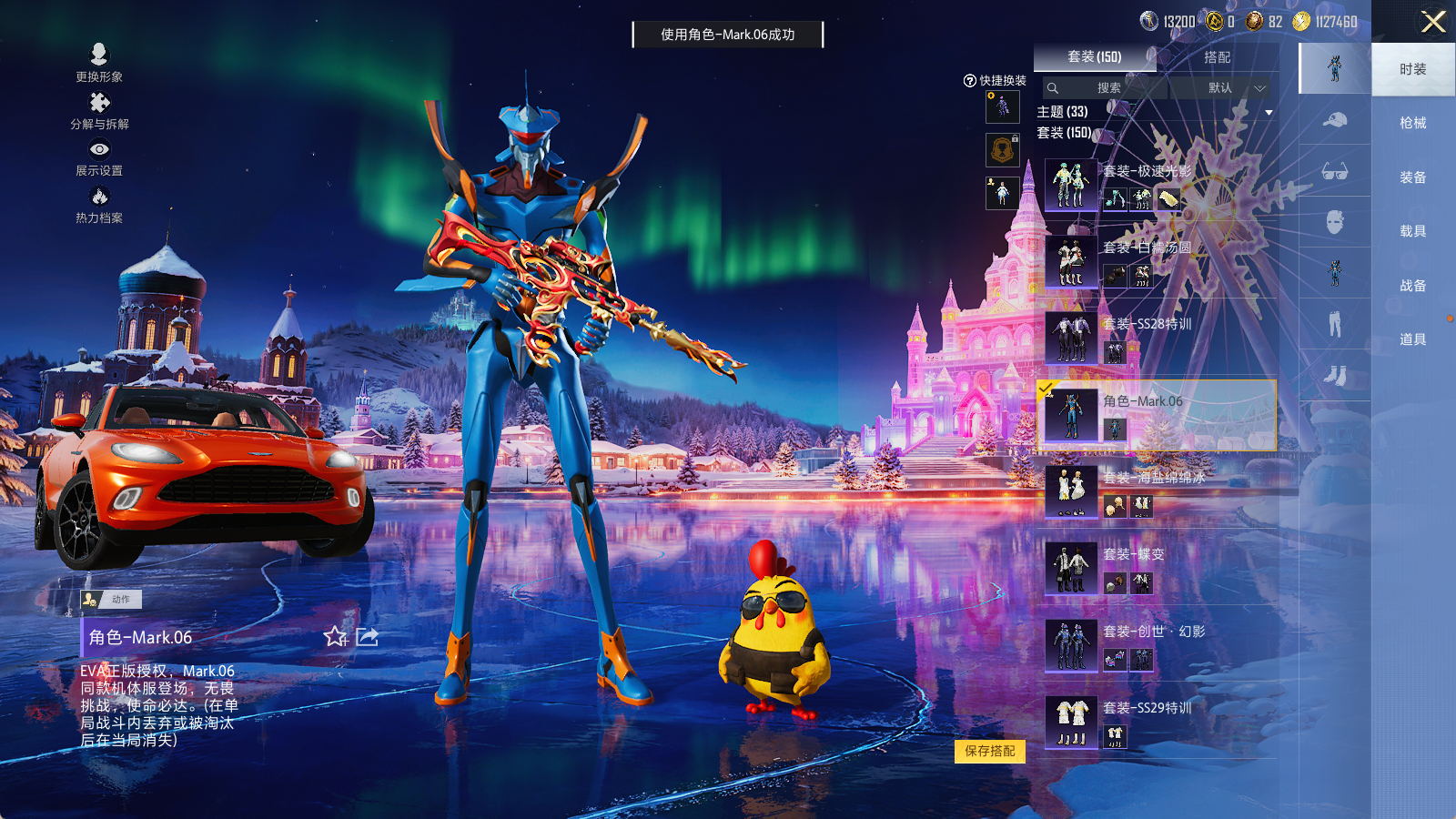Screen dimensions: 1456x819
Task: Open the 枪械 firearms category
Action: 1412,123
